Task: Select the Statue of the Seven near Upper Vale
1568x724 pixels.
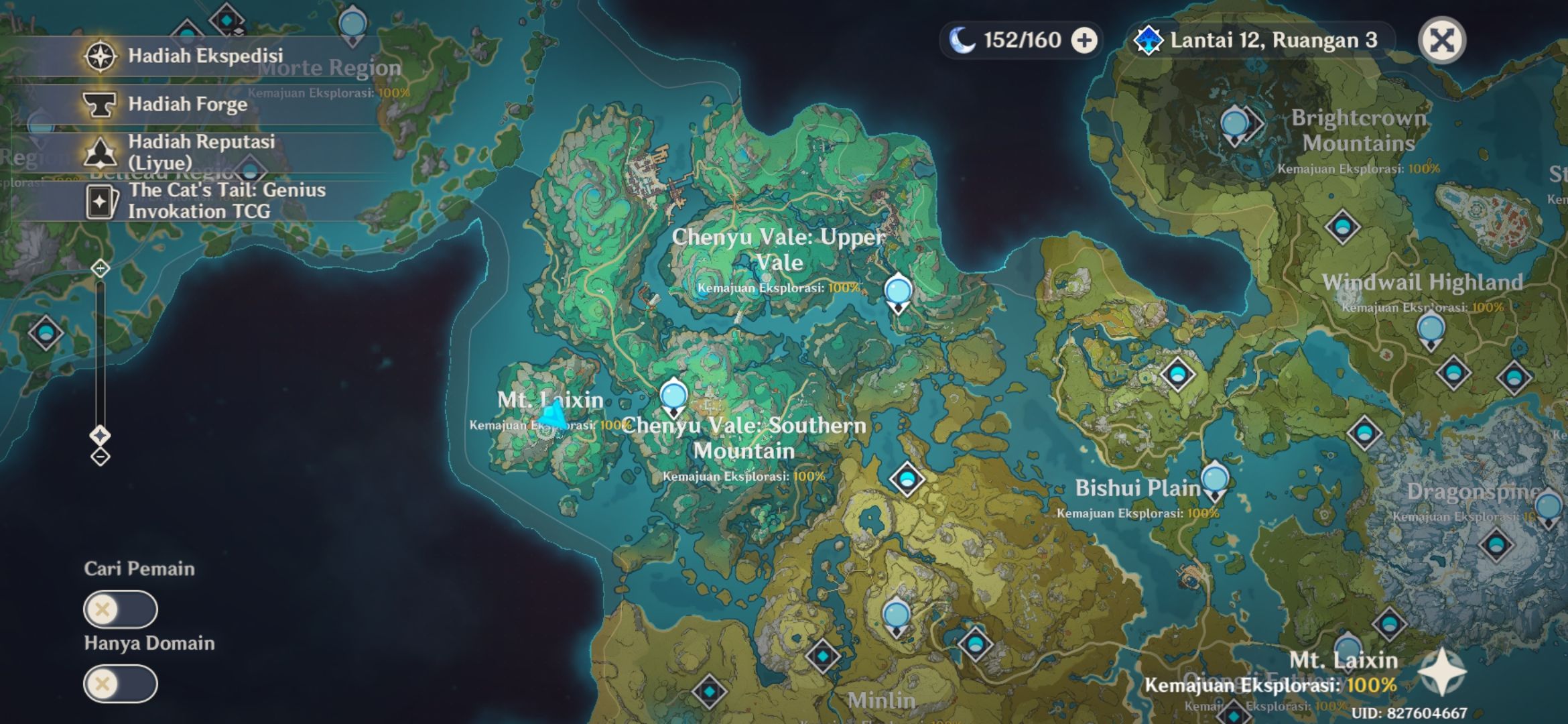Action: coord(898,293)
